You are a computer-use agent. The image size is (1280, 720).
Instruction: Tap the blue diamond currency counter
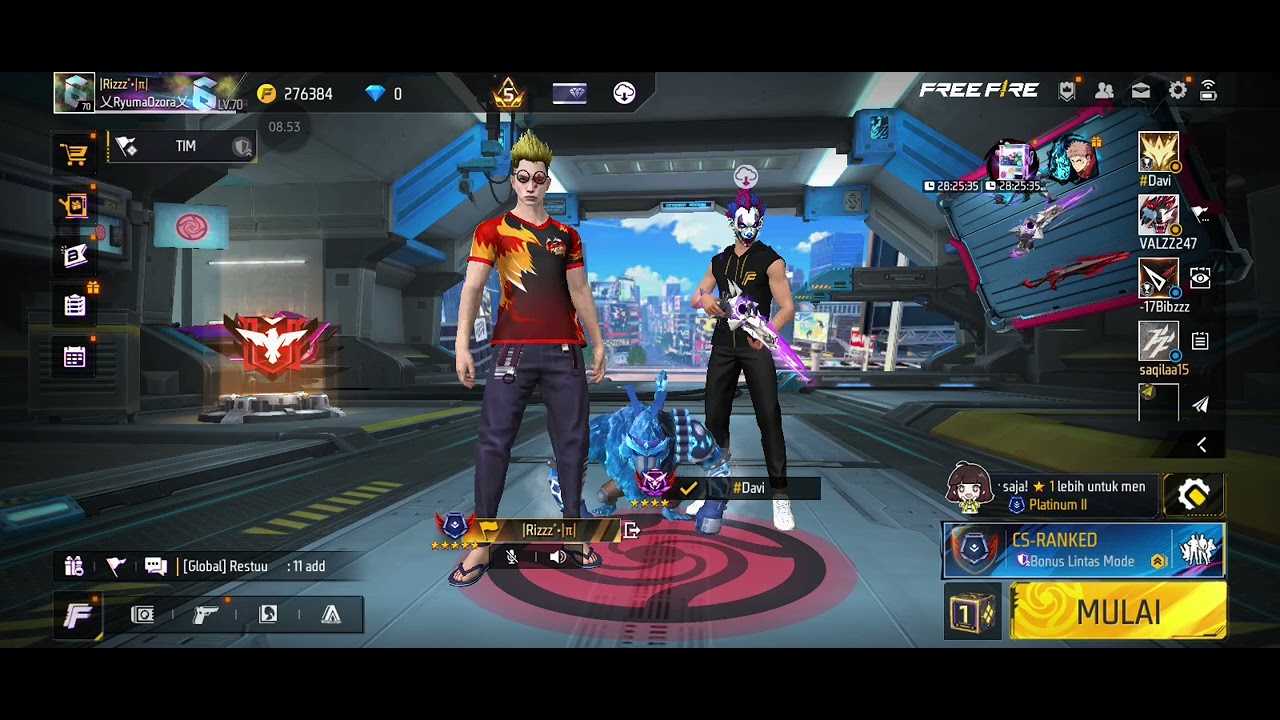384,94
